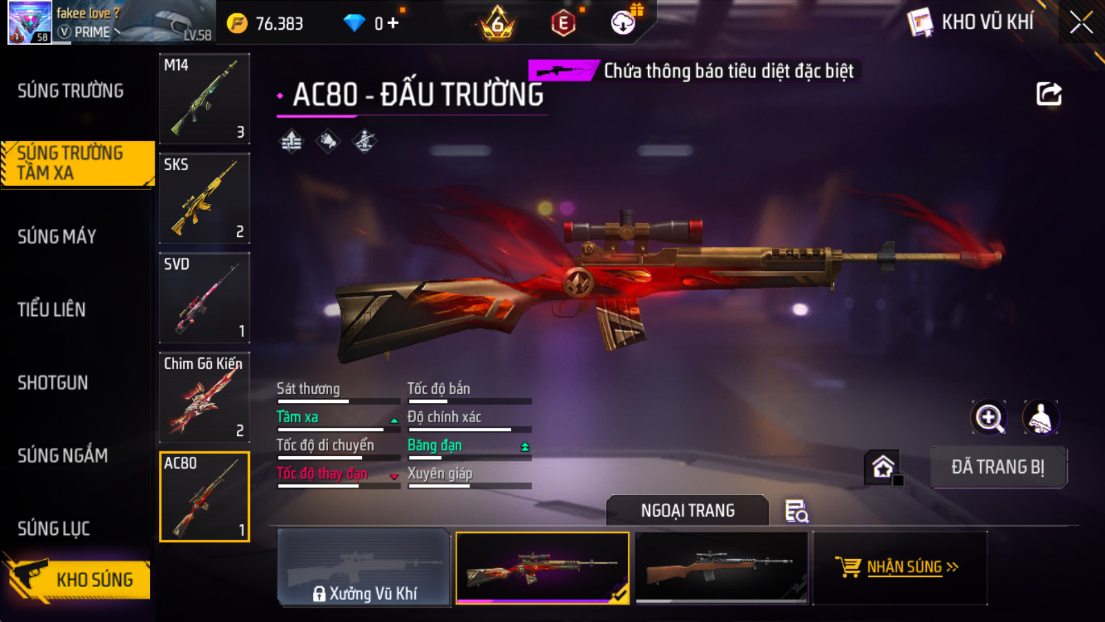Select the SVD weapon slot
Image resolution: width=1105 pixels, height=622 pixels.
(204, 298)
